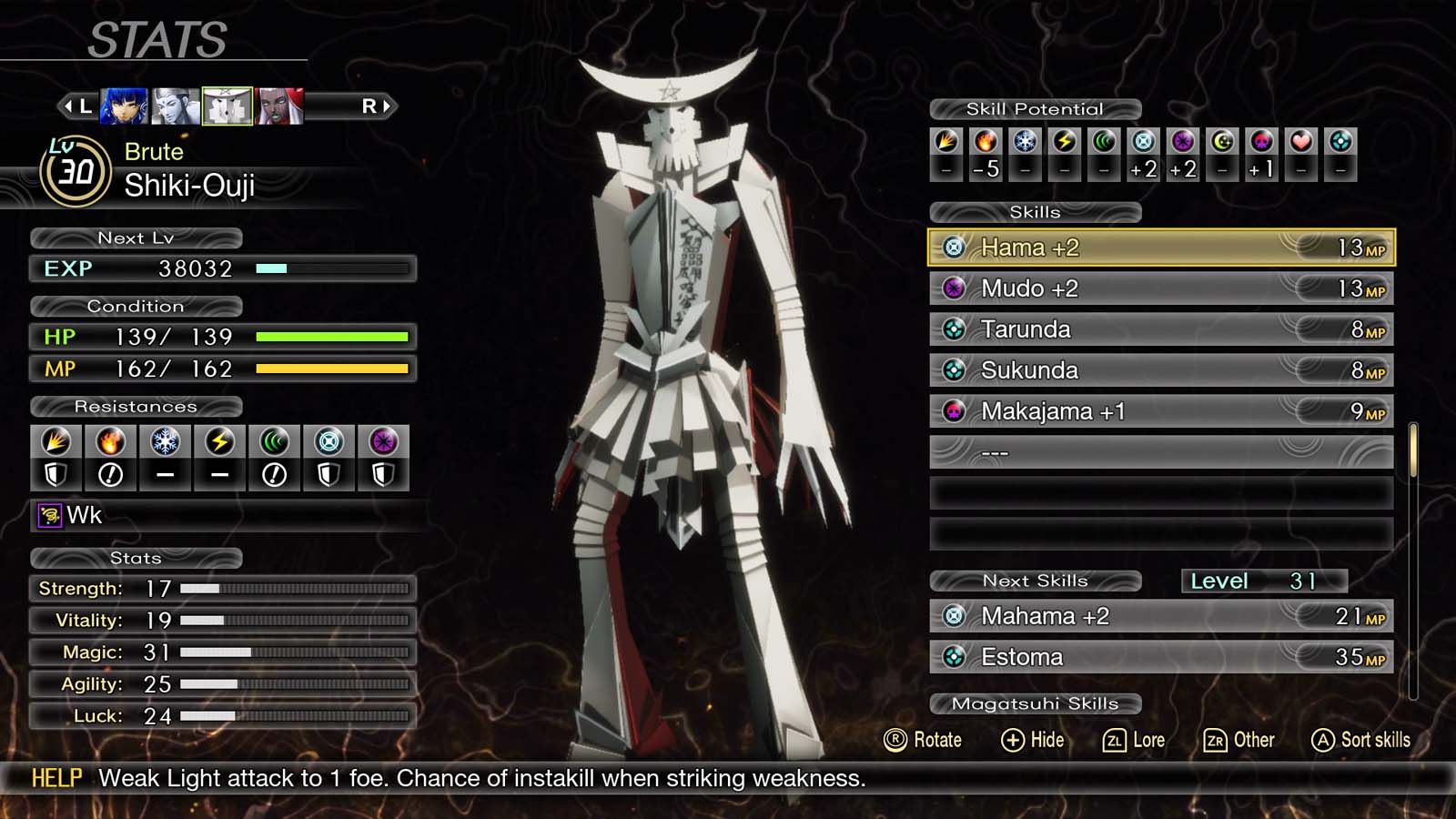
Task: Switch to the blue-haired protagonist tab
Action: pos(125,104)
